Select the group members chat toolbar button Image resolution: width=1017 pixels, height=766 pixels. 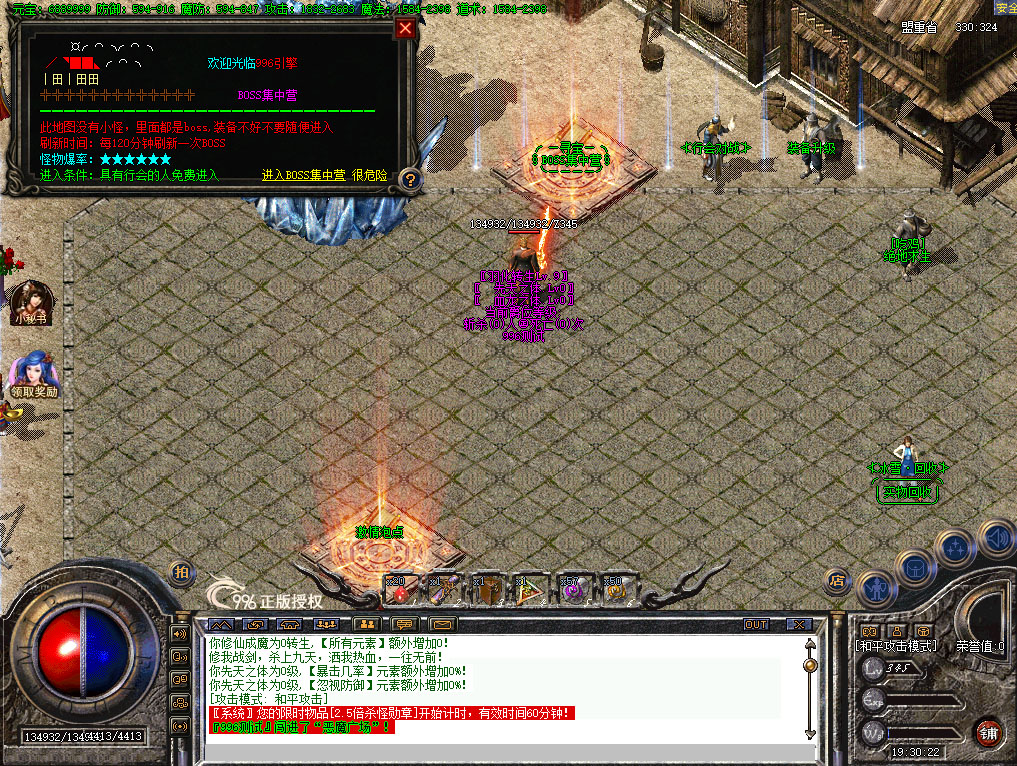(x=326, y=624)
